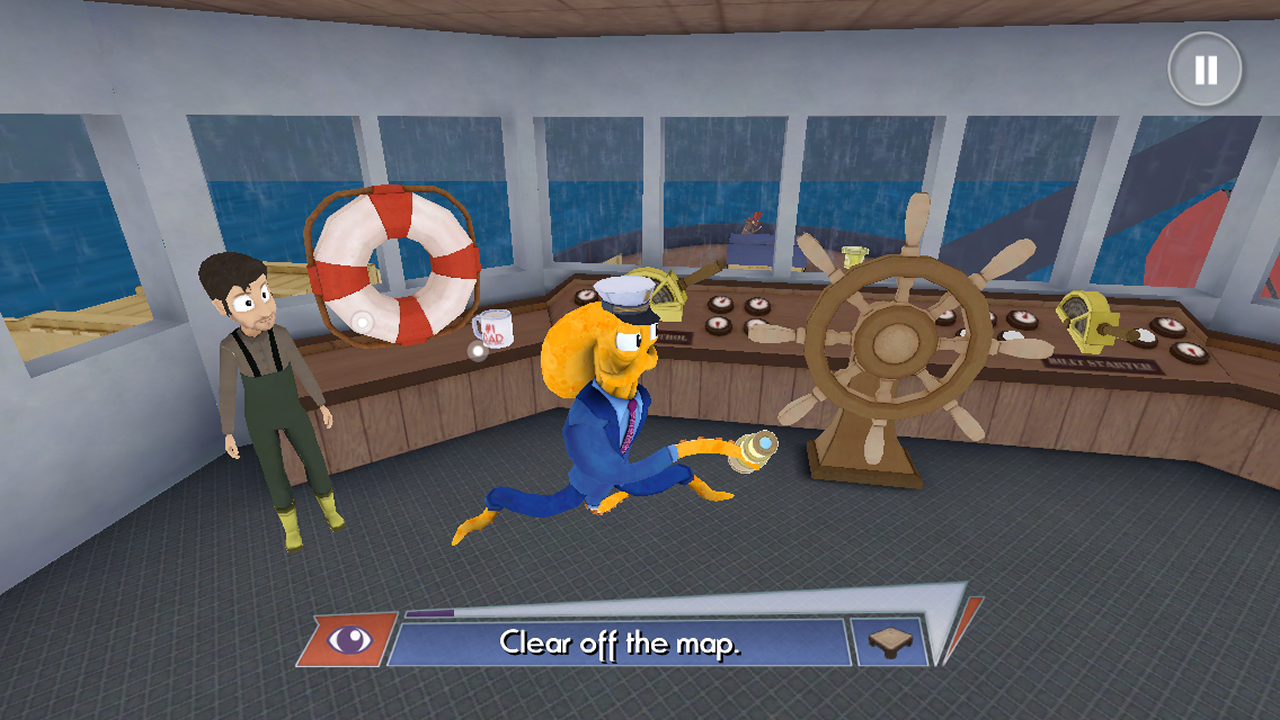Image resolution: width=1280 pixels, height=720 pixels.
Task: Click the purple eye icon on the objective bar
Action: coord(347,640)
